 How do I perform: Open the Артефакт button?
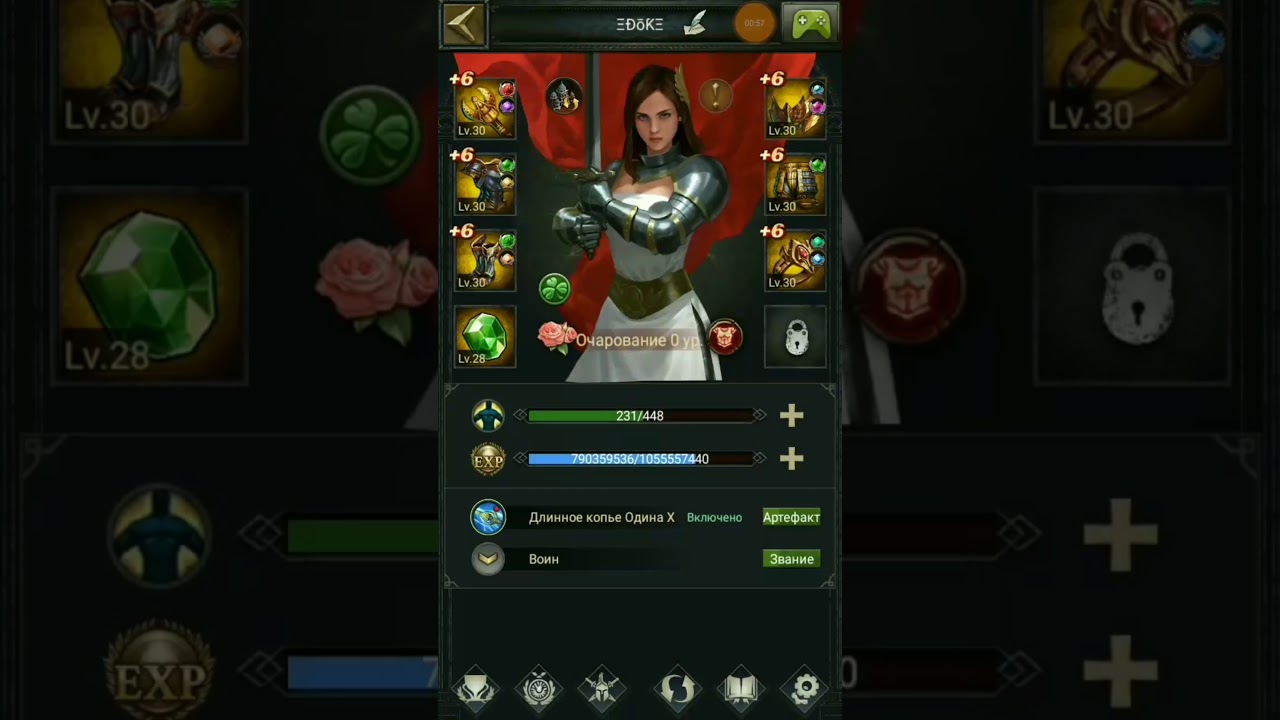pos(791,517)
